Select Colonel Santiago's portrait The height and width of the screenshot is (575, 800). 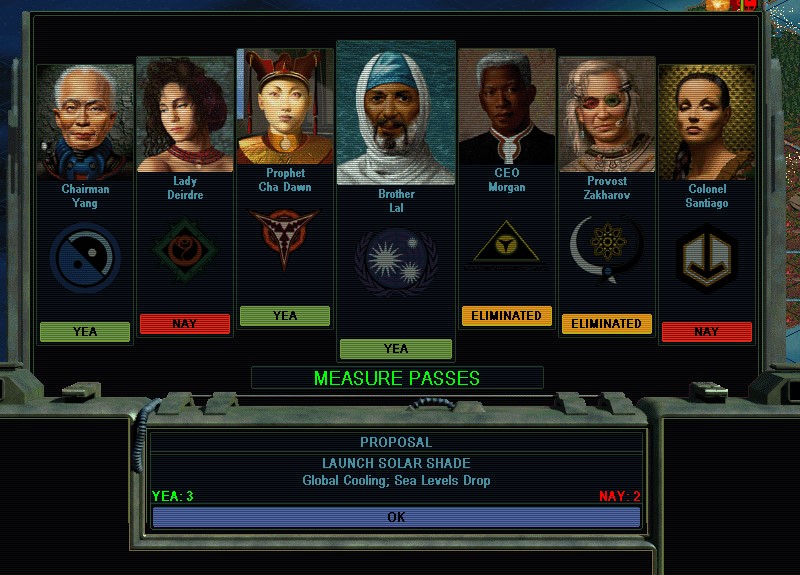[707, 122]
